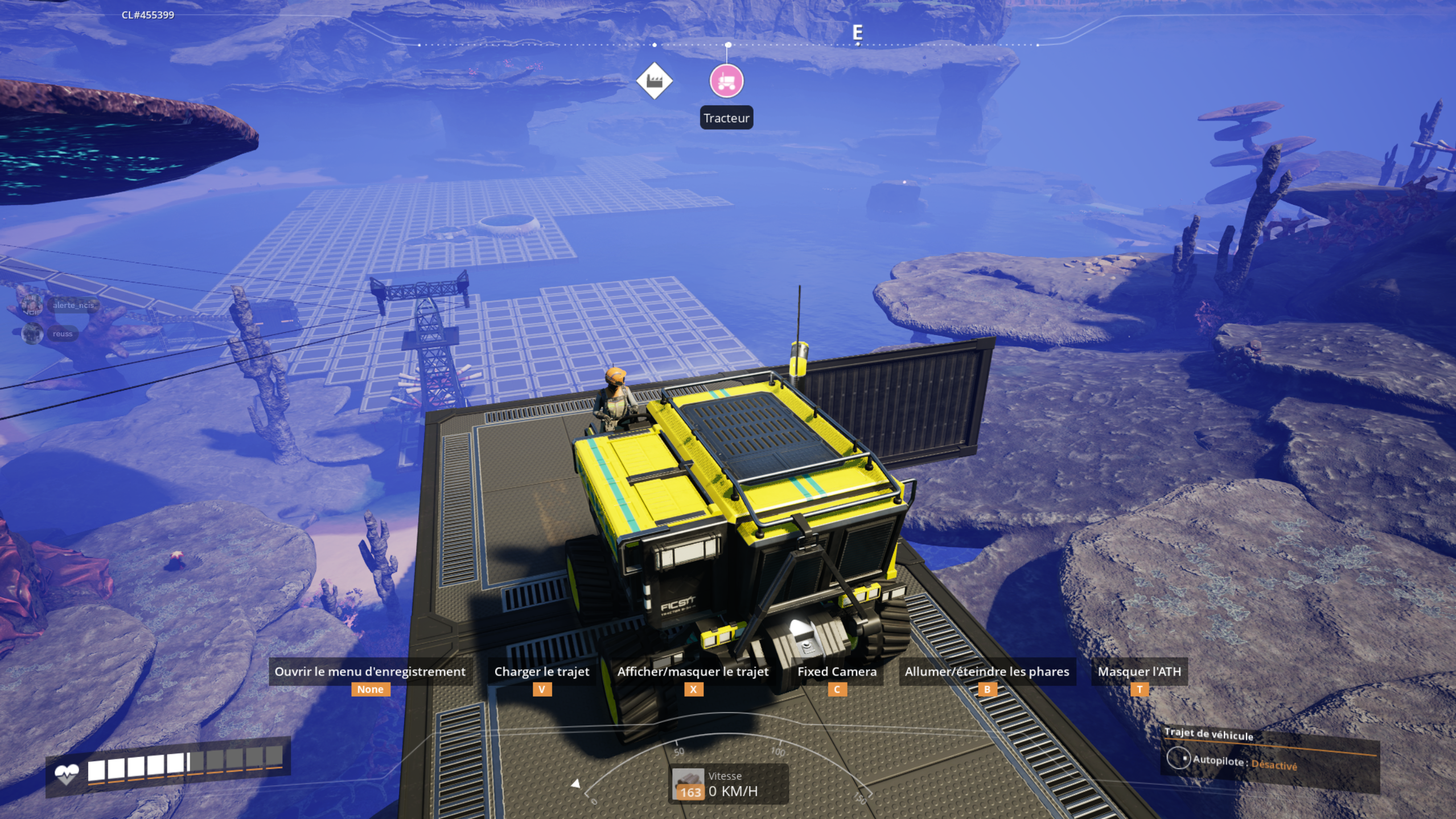Select player alerte_ncis in the player list

click(x=72, y=305)
